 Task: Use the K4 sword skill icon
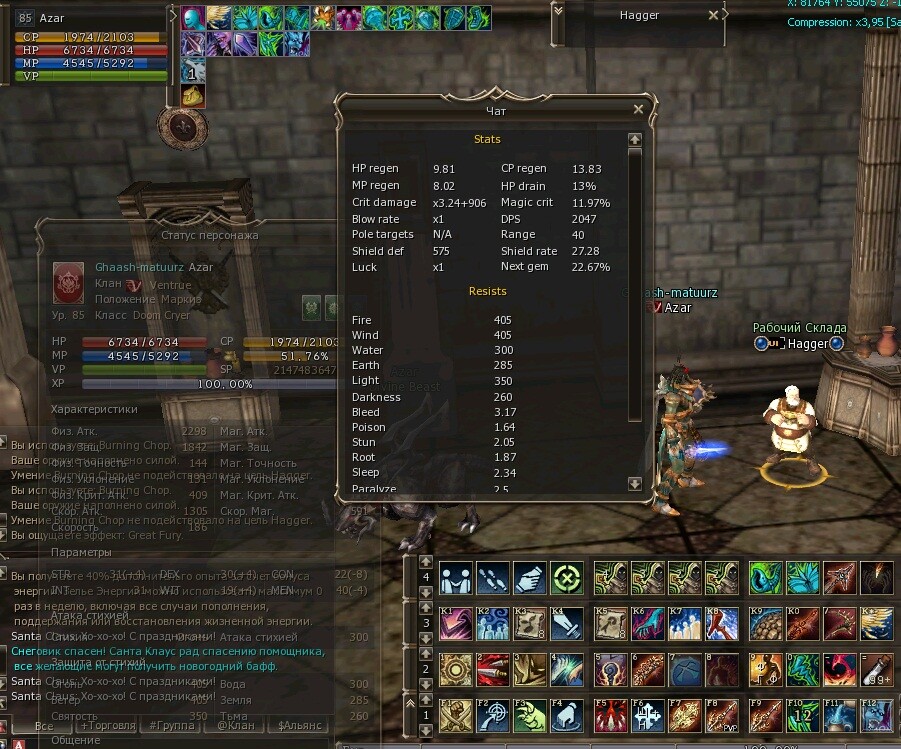pos(567,624)
